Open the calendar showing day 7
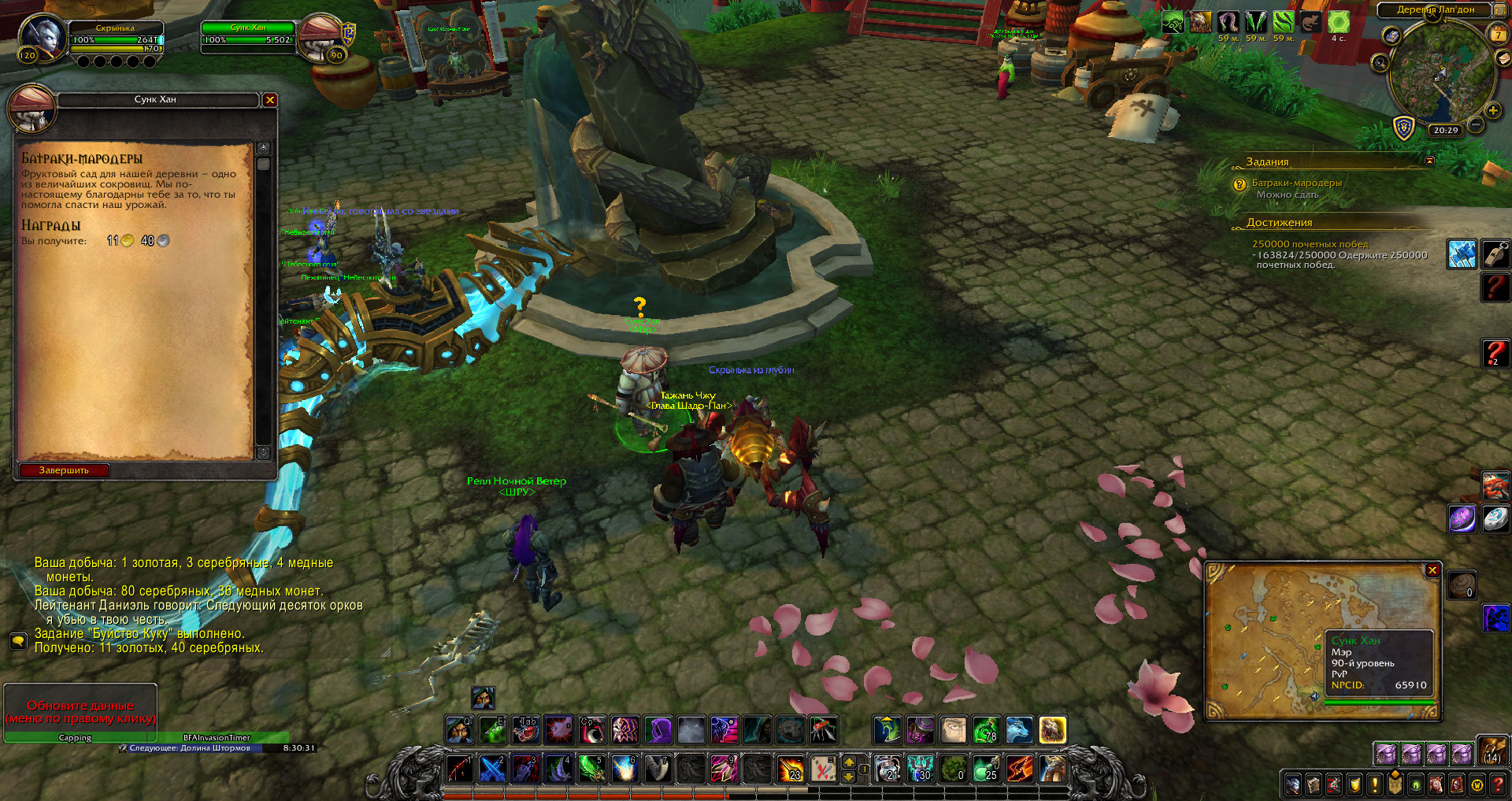The width and height of the screenshot is (1512, 801). click(1498, 34)
